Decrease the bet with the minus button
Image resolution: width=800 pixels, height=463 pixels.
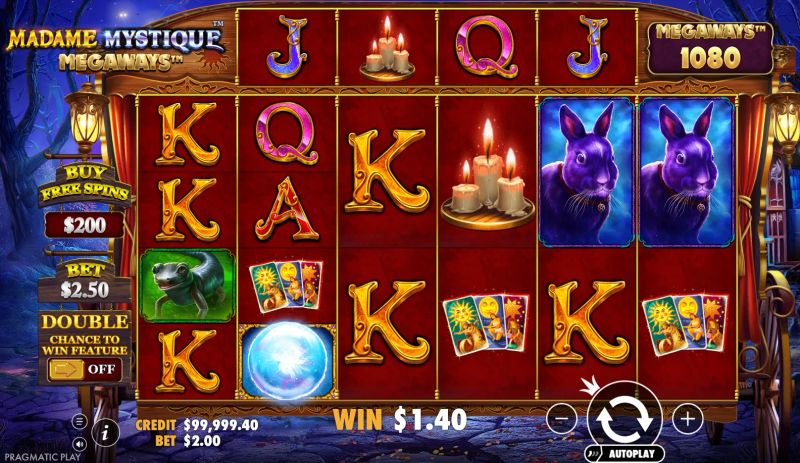click(563, 418)
